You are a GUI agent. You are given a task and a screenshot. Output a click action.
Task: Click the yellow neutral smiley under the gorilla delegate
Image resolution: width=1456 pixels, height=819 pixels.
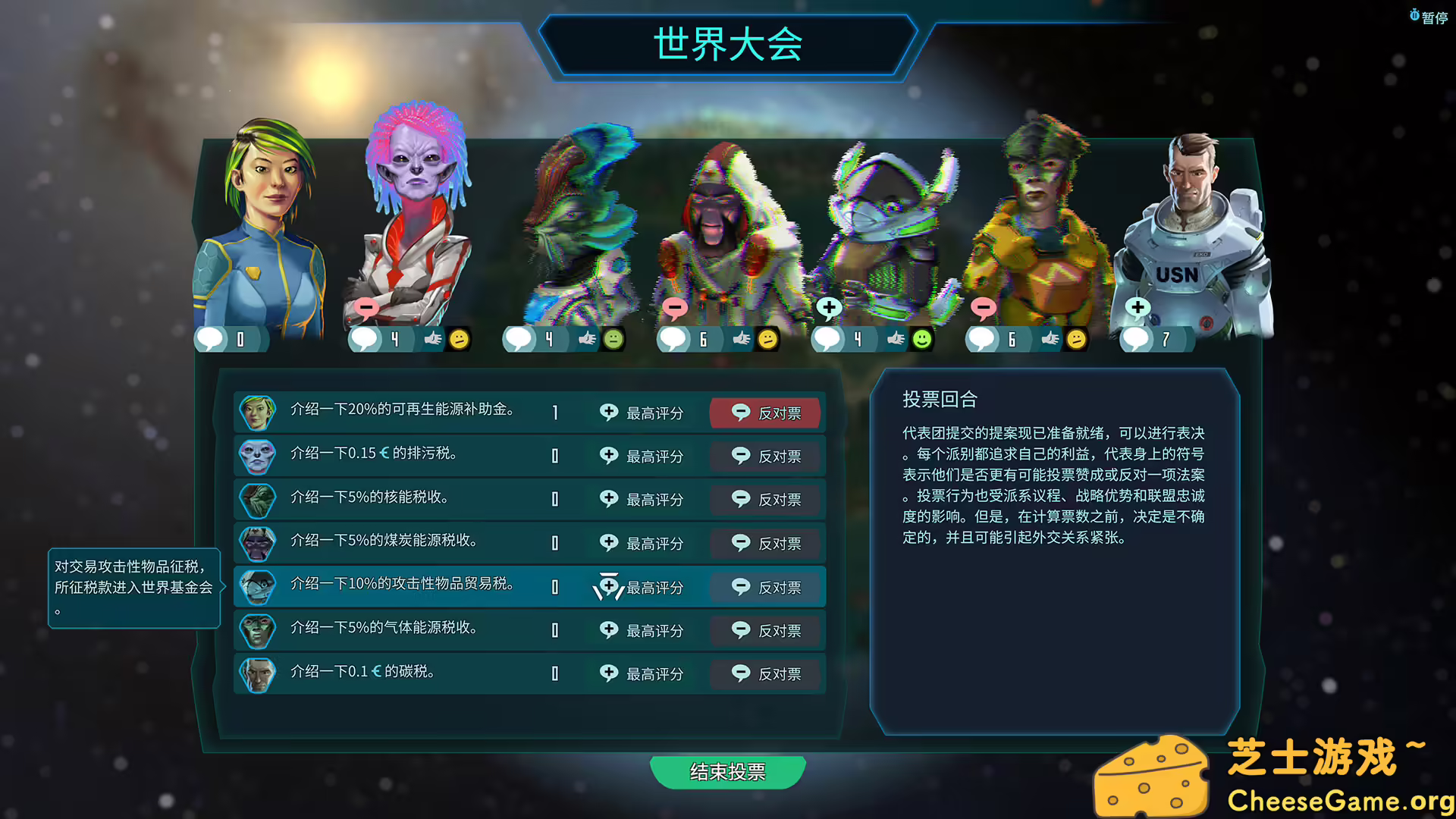(x=768, y=340)
